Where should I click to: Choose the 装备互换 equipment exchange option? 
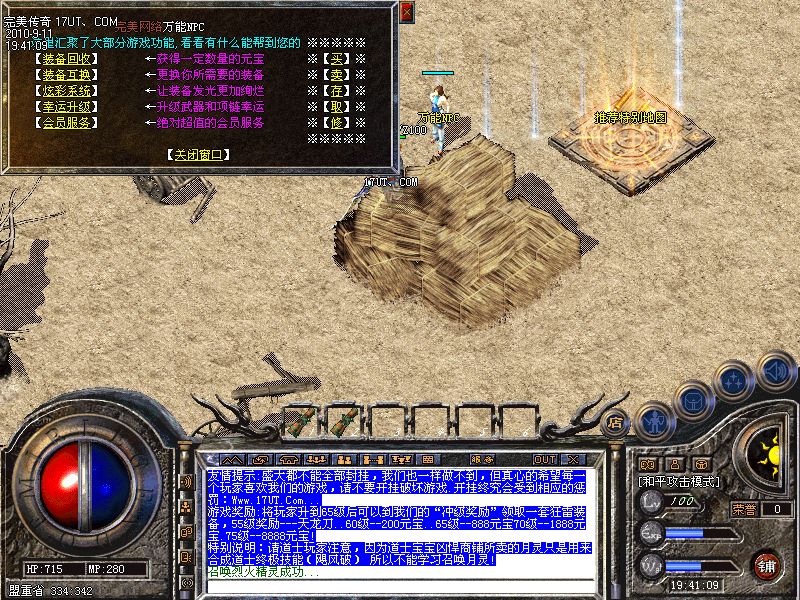coord(68,74)
